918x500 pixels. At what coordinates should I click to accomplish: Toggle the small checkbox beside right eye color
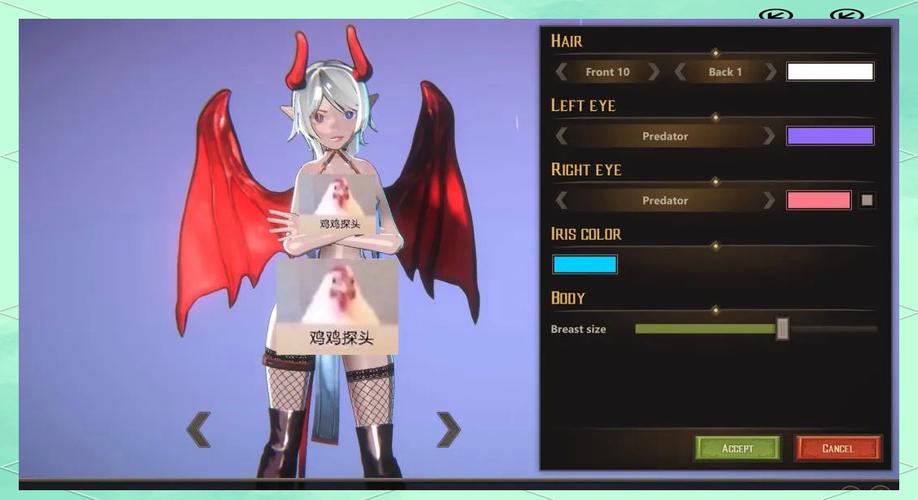[867, 200]
